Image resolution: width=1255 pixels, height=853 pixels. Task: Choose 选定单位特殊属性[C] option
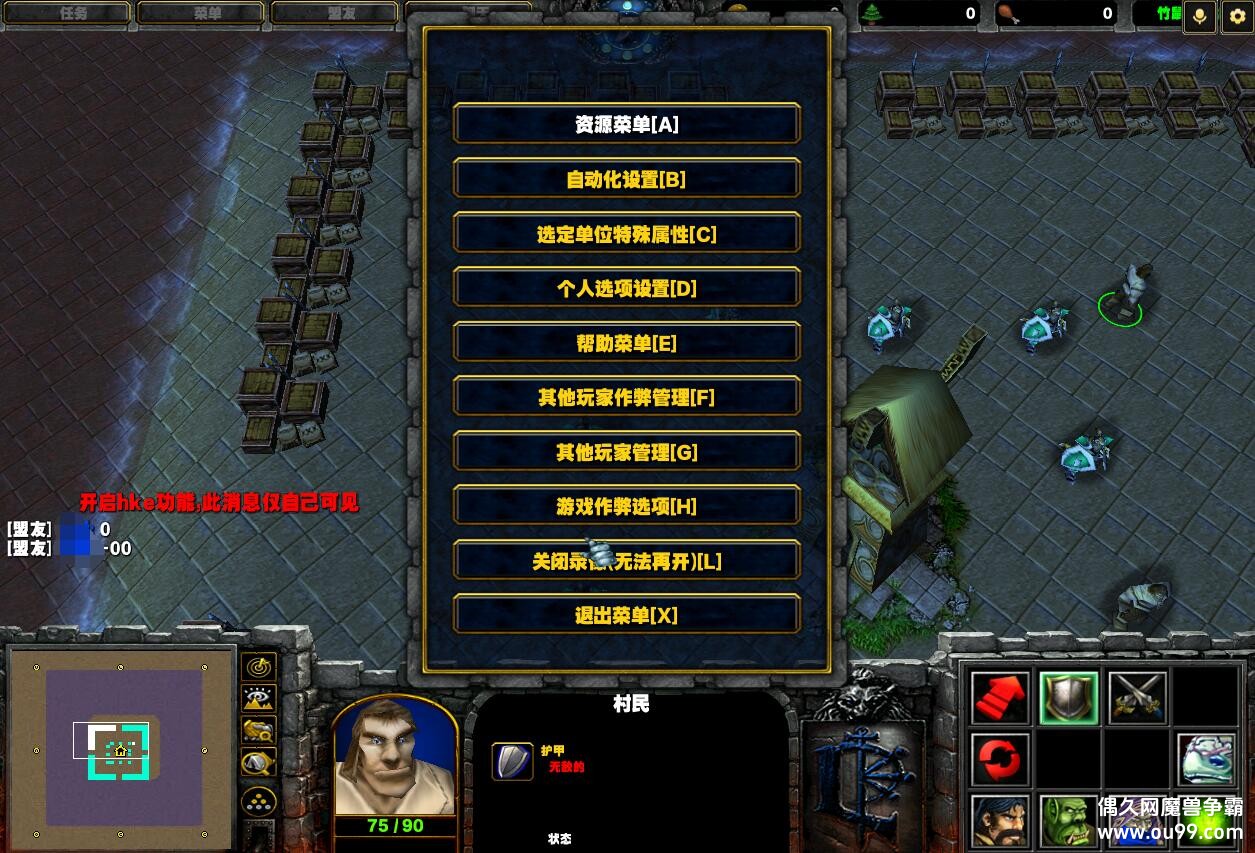point(627,234)
